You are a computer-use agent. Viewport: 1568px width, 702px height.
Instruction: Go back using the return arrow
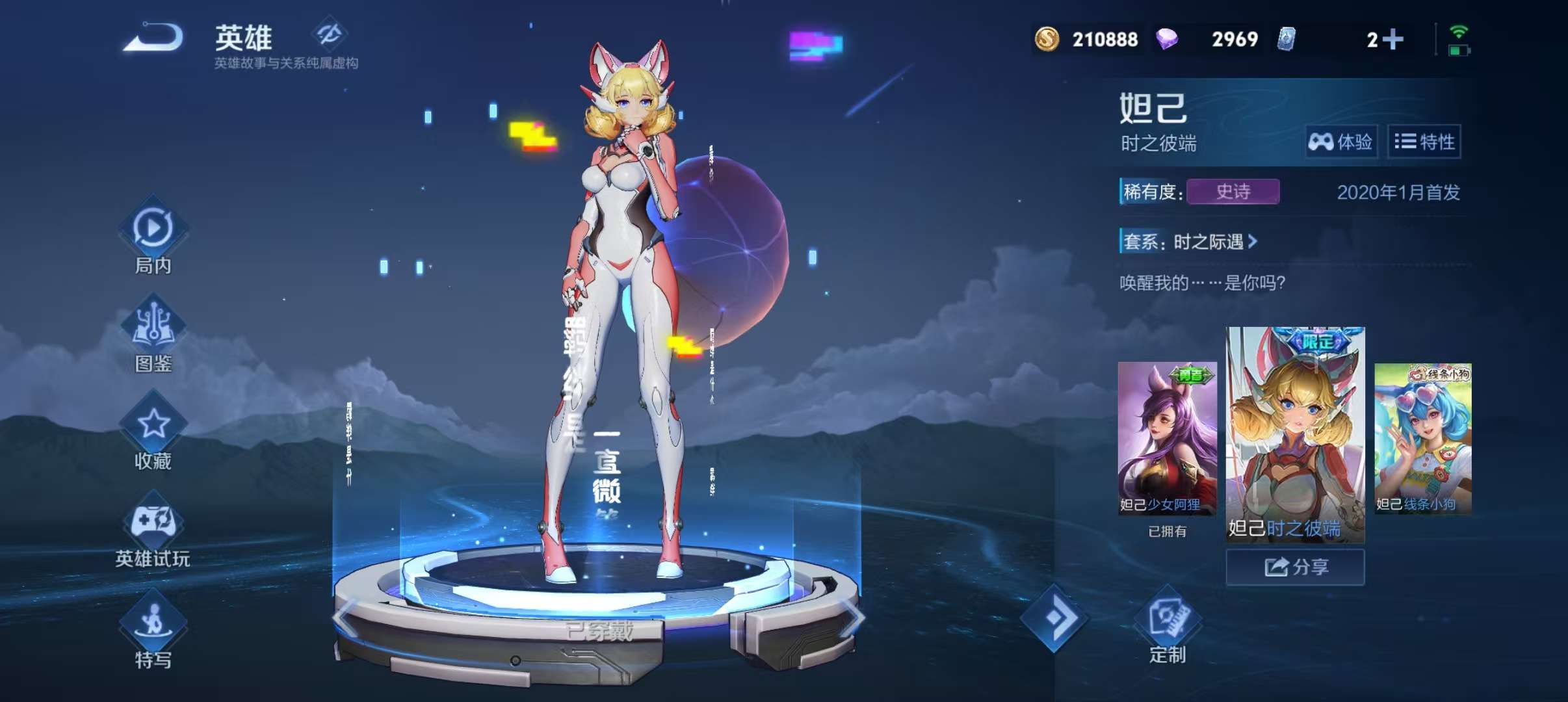pyautogui.click(x=153, y=37)
